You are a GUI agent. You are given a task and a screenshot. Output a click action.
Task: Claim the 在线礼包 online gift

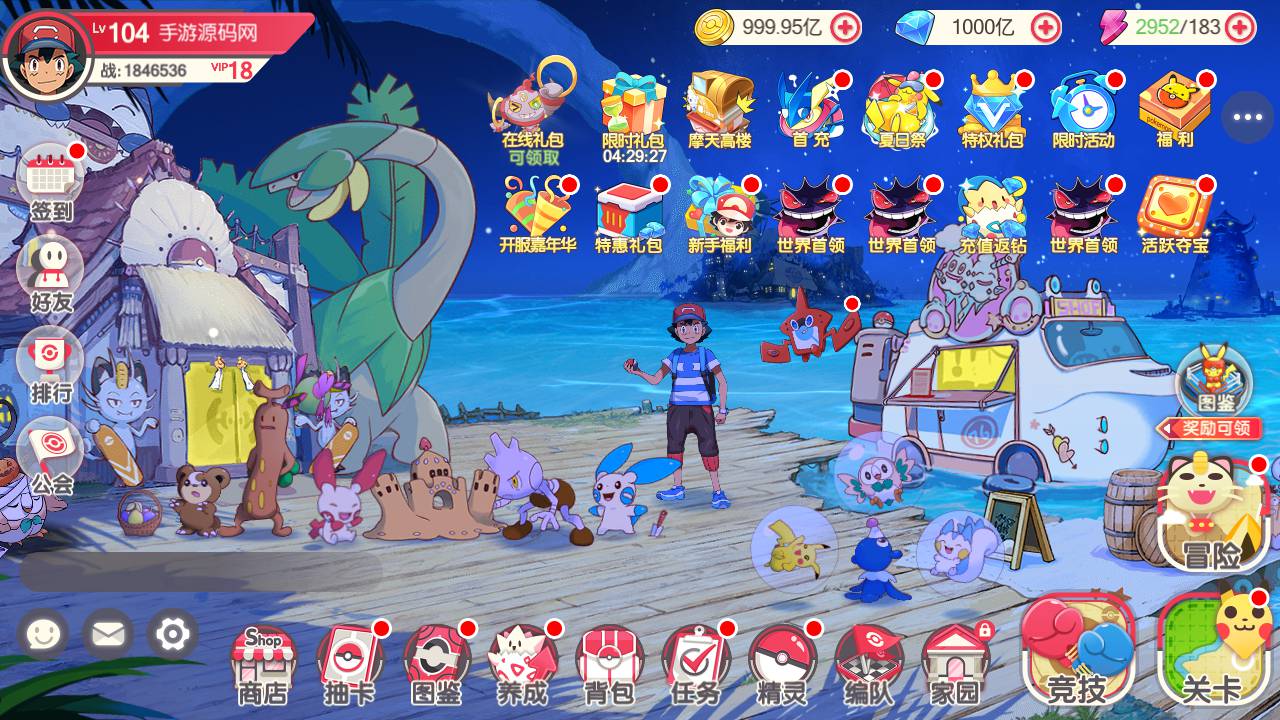pos(532,112)
